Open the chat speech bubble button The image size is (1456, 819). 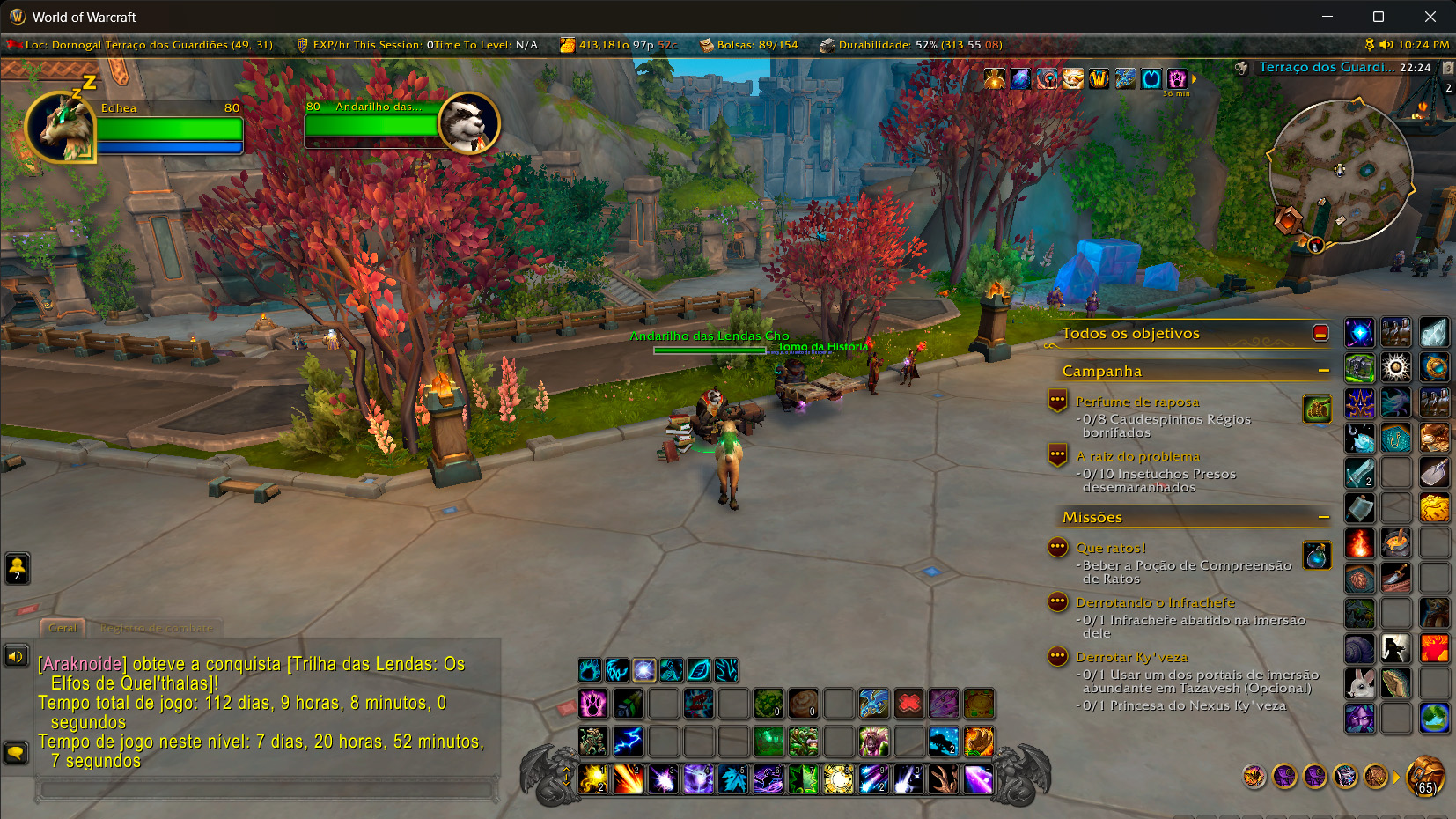click(x=16, y=753)
